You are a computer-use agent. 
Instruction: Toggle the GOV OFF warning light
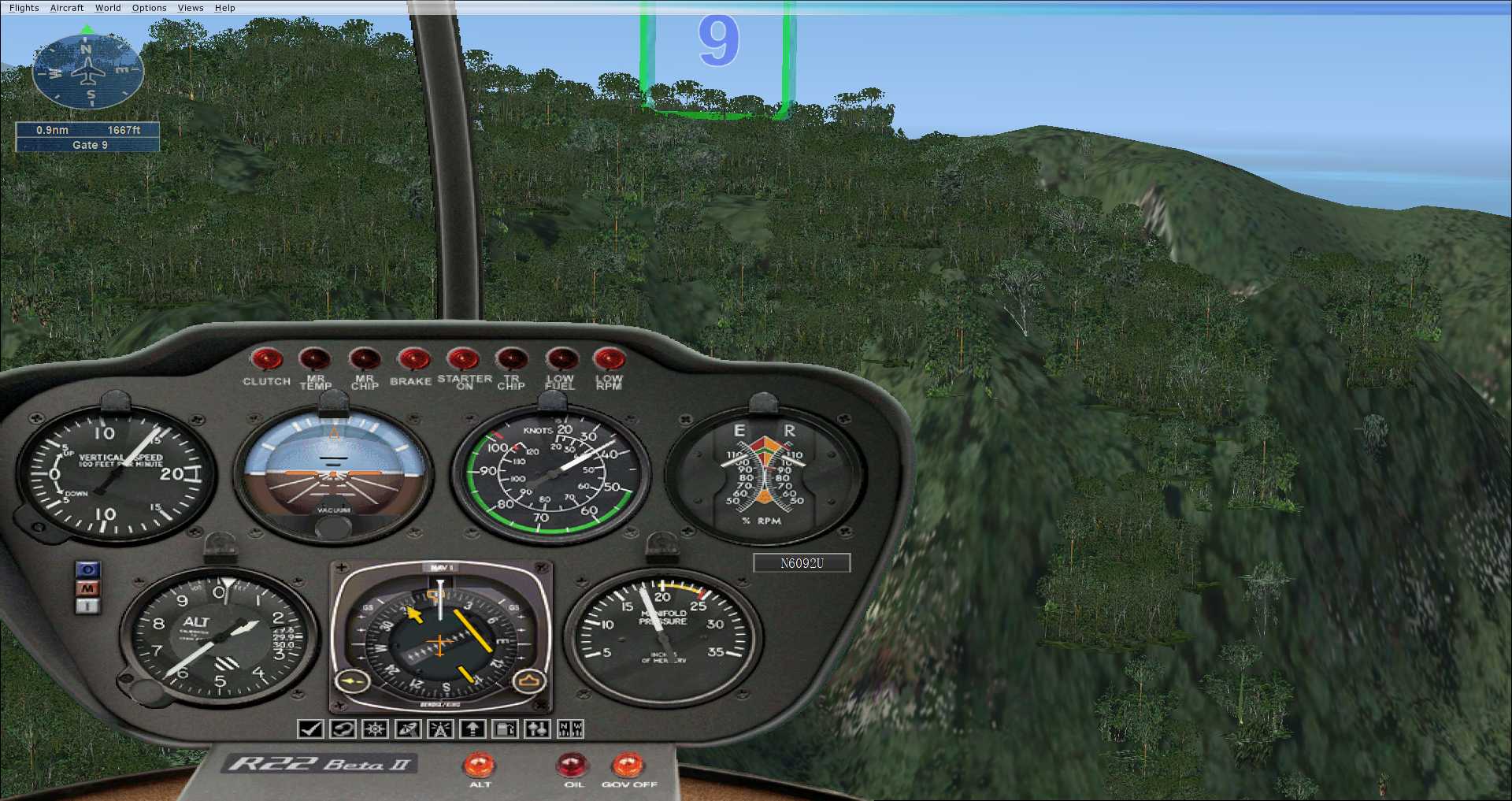click(628, 765)
